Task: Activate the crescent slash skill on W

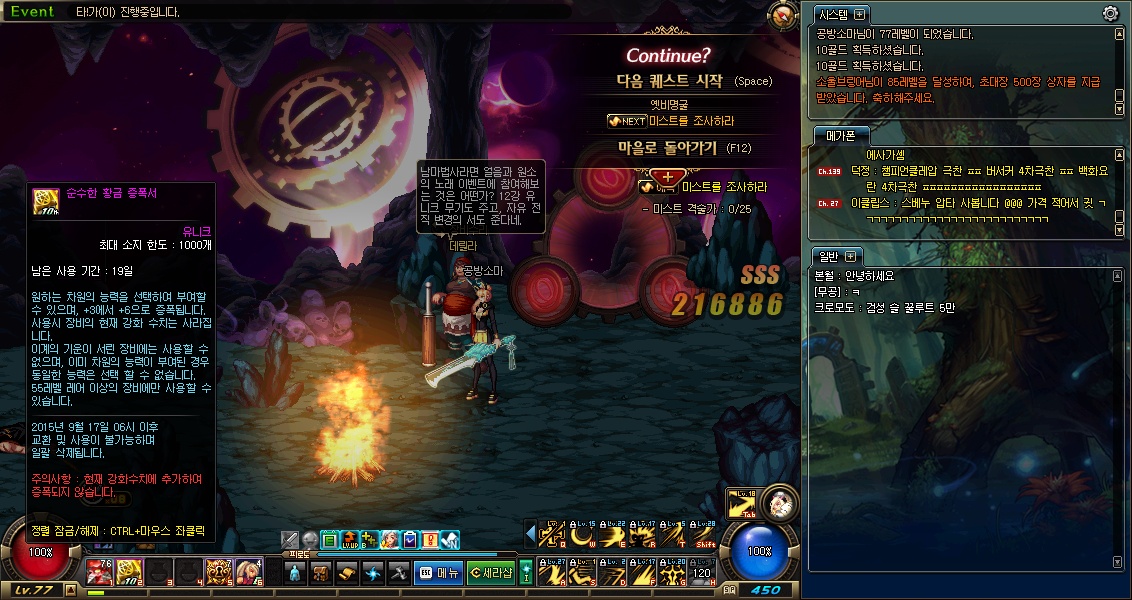Action: [x=581, y=536]
